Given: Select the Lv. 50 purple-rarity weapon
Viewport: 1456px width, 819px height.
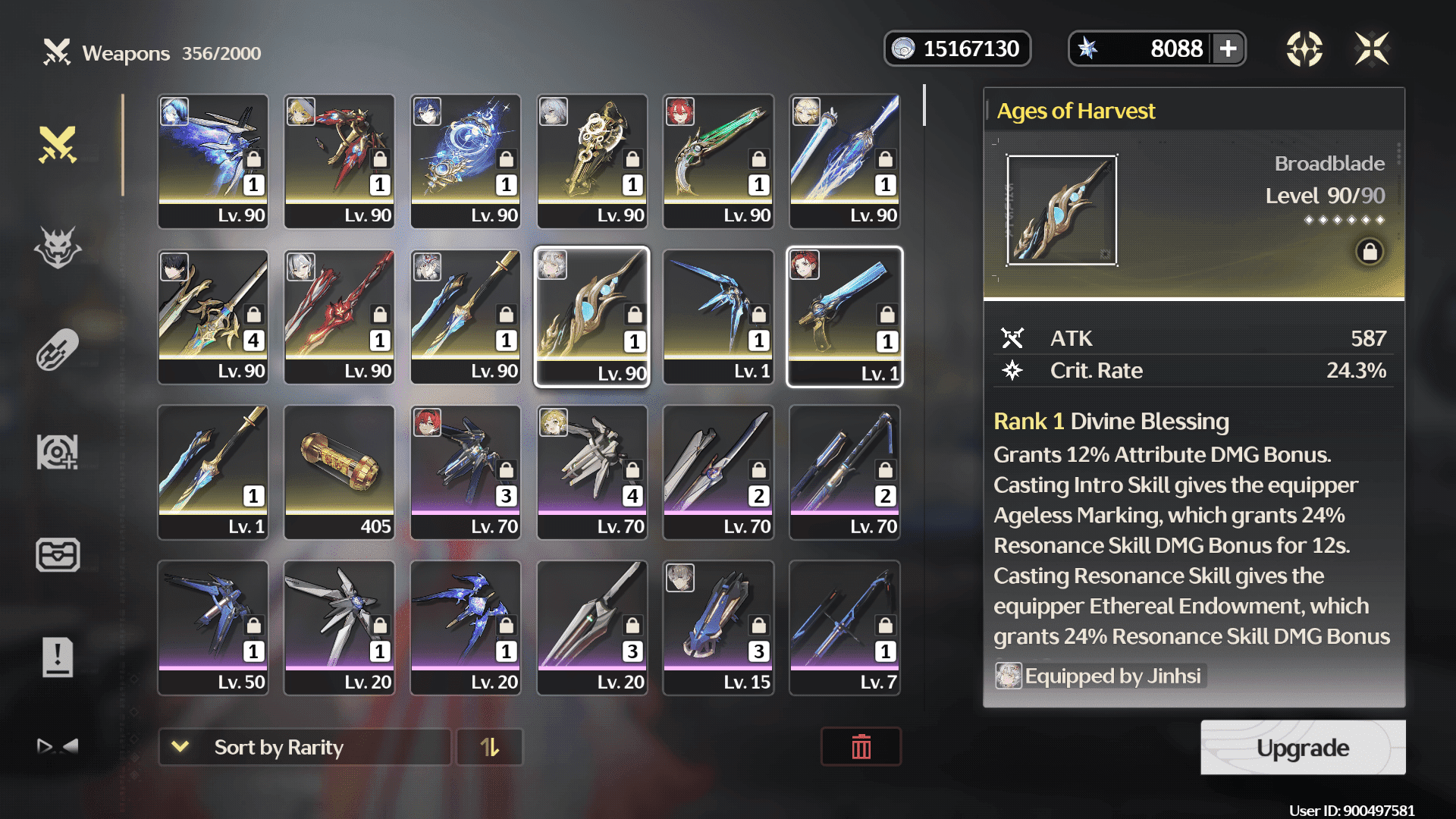Looking at the screenshot, I should click(213, 627).
